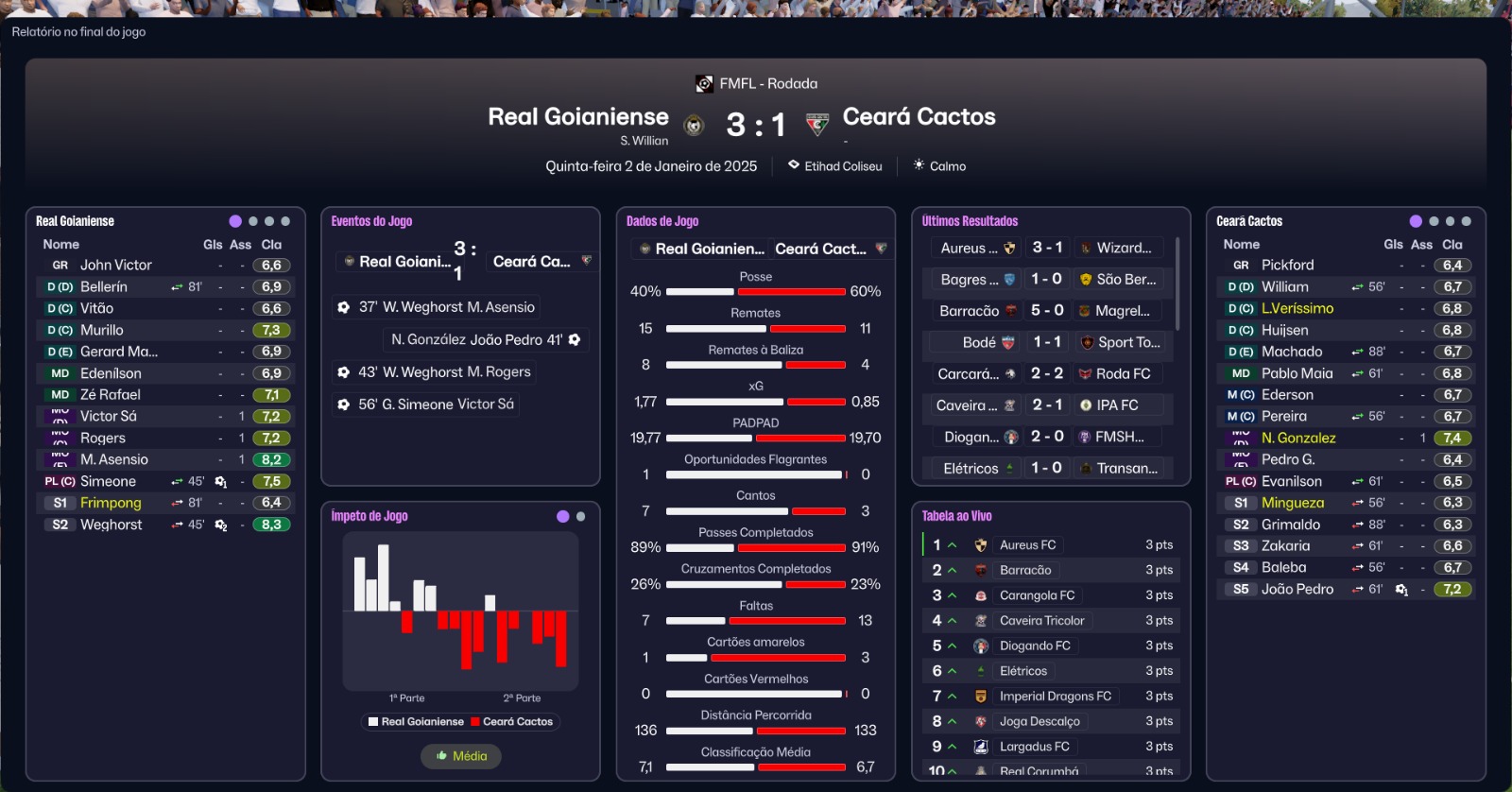View Barracão 5 - 0 Magrel result
Viewport: 1512px width, 792px height.
tap(1044, 311)
